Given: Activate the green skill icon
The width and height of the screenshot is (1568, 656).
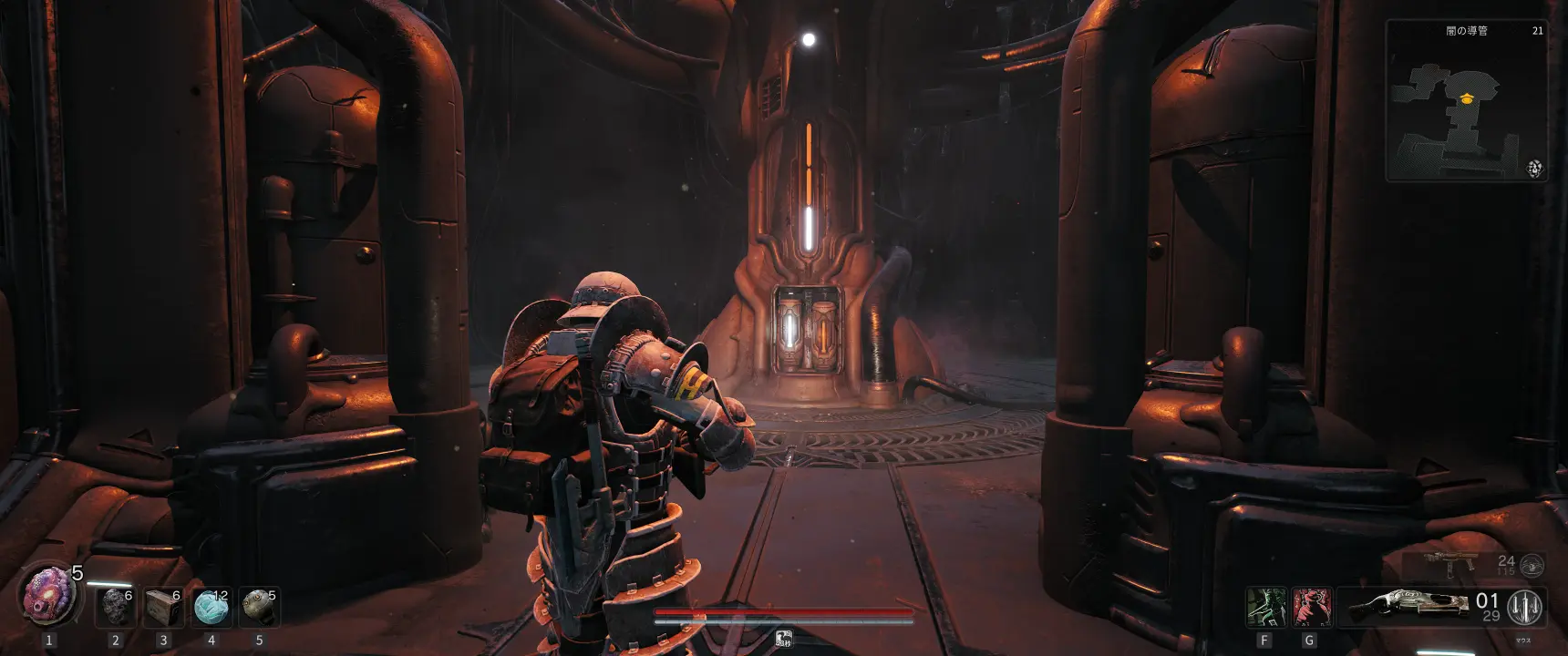Looking at the screenshot, I should coord(1264,607).
